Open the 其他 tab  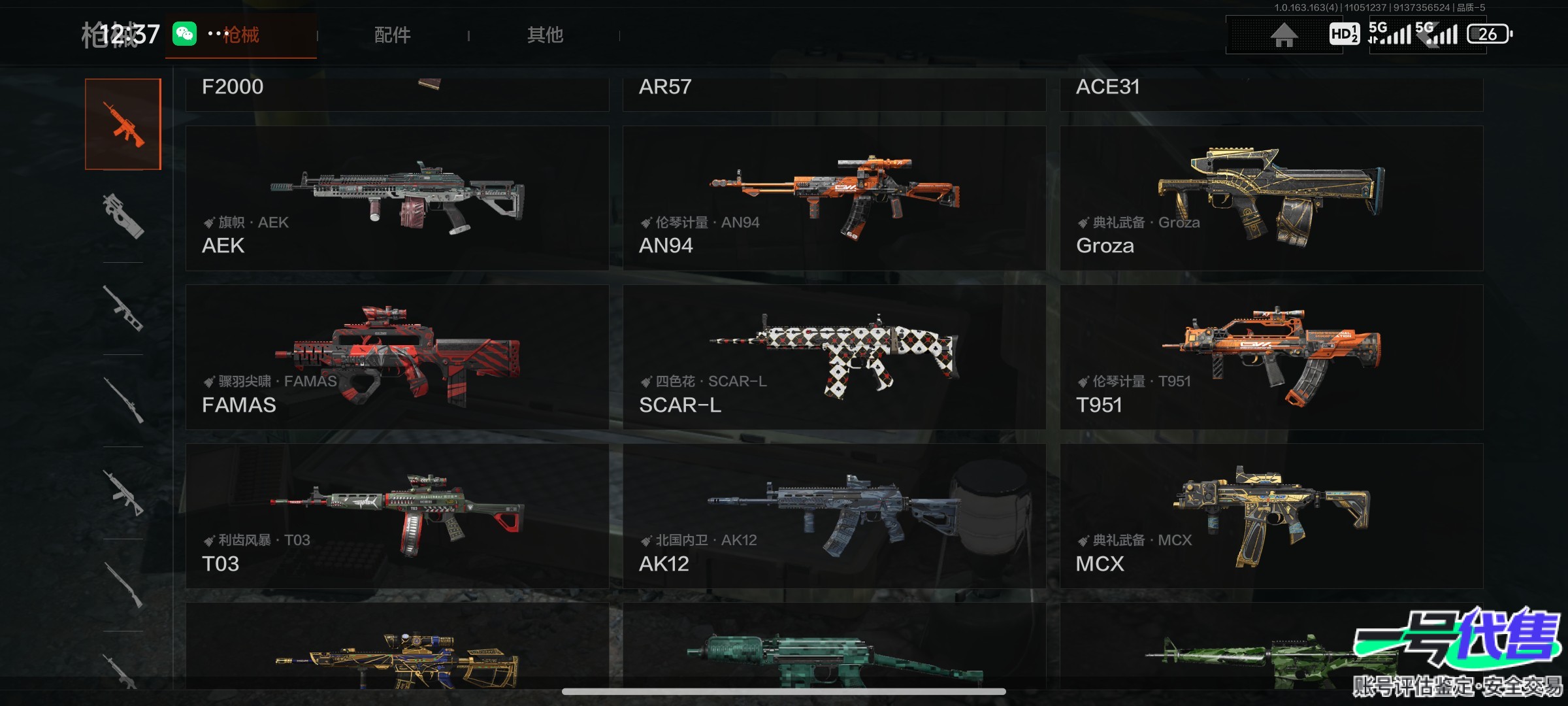[545, 35]
